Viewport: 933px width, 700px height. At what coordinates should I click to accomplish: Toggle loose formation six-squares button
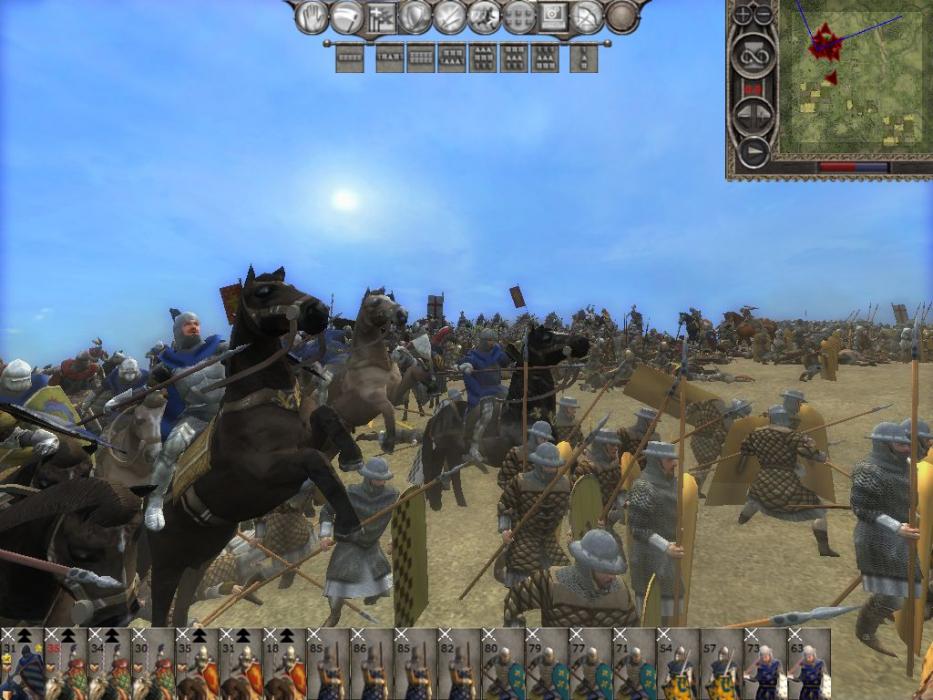519,17
